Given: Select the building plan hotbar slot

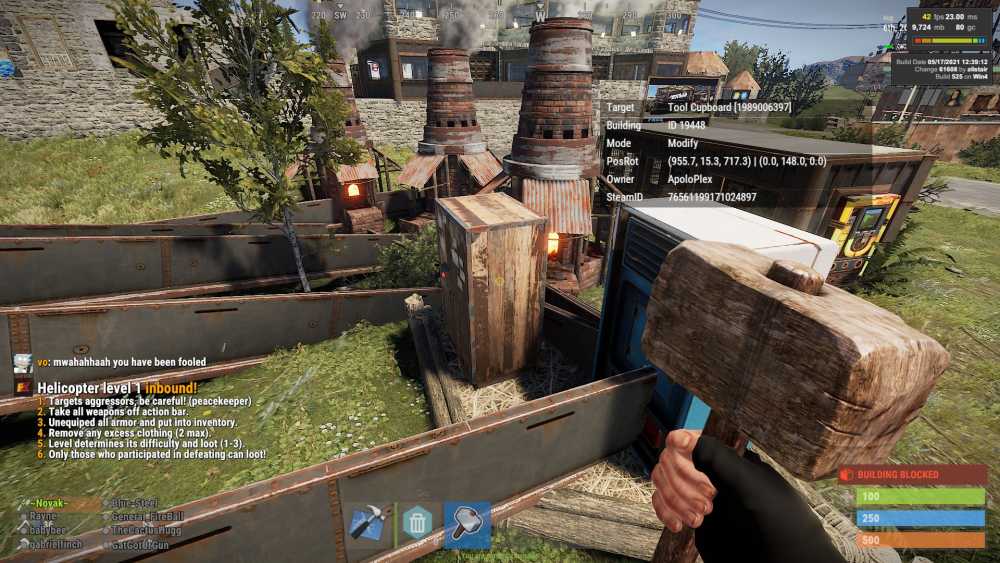Looking at the screenshot, I should tap(367, 523).
